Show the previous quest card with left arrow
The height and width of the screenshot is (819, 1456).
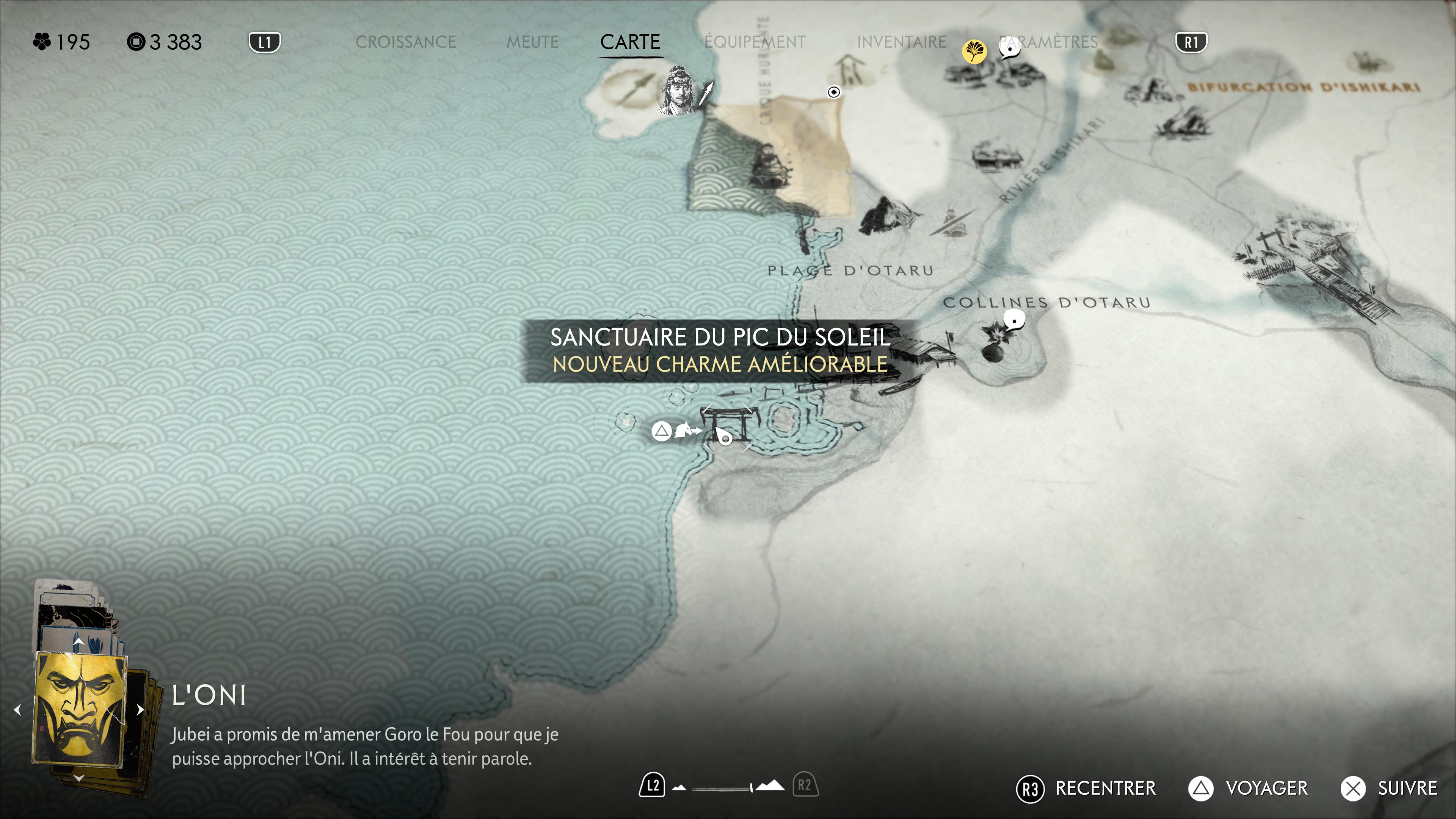coord(17,709)
